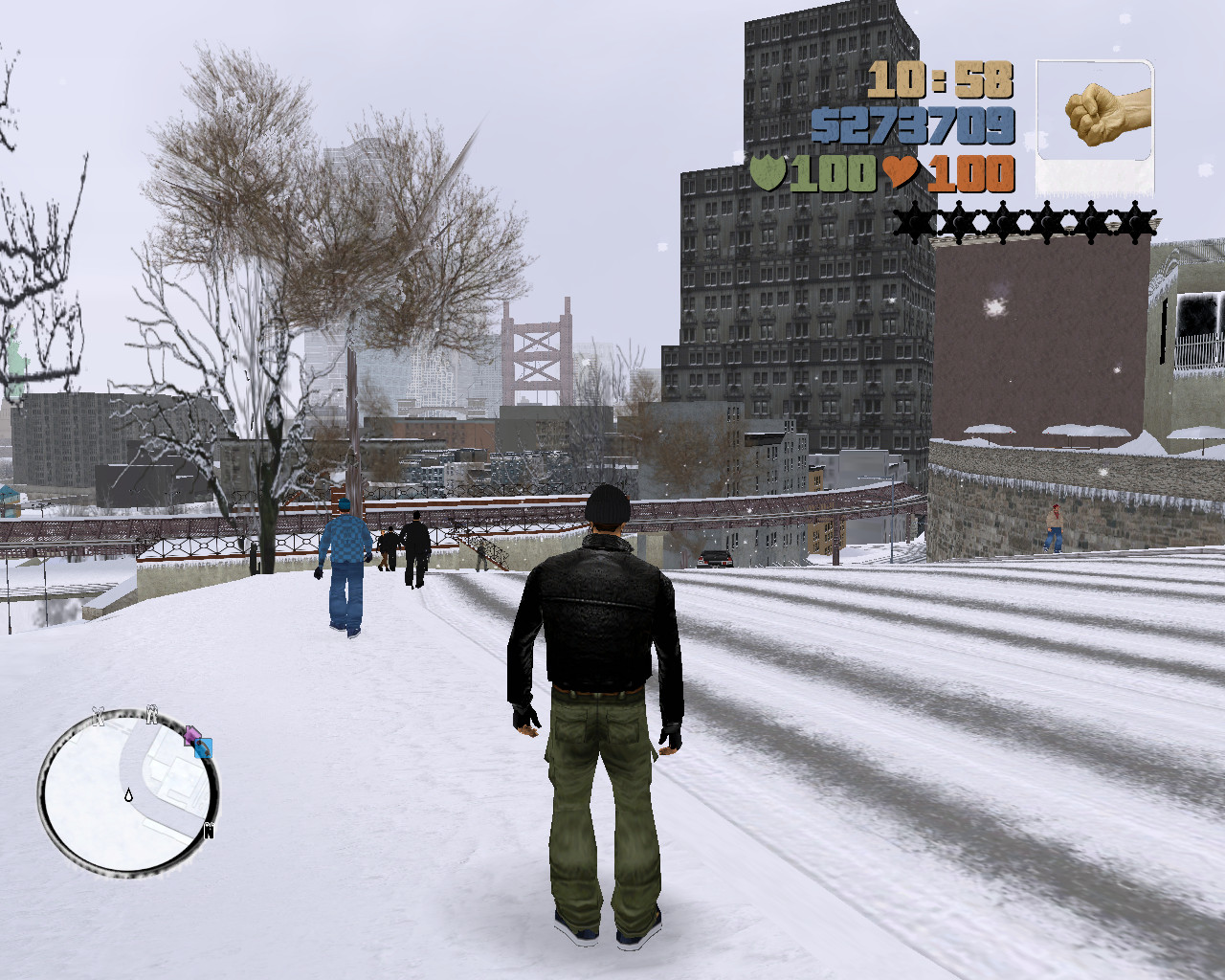Click the cyan square blip on the radar
The width and height of the screenshot is (1225, 980).
[x=203, y=748]
